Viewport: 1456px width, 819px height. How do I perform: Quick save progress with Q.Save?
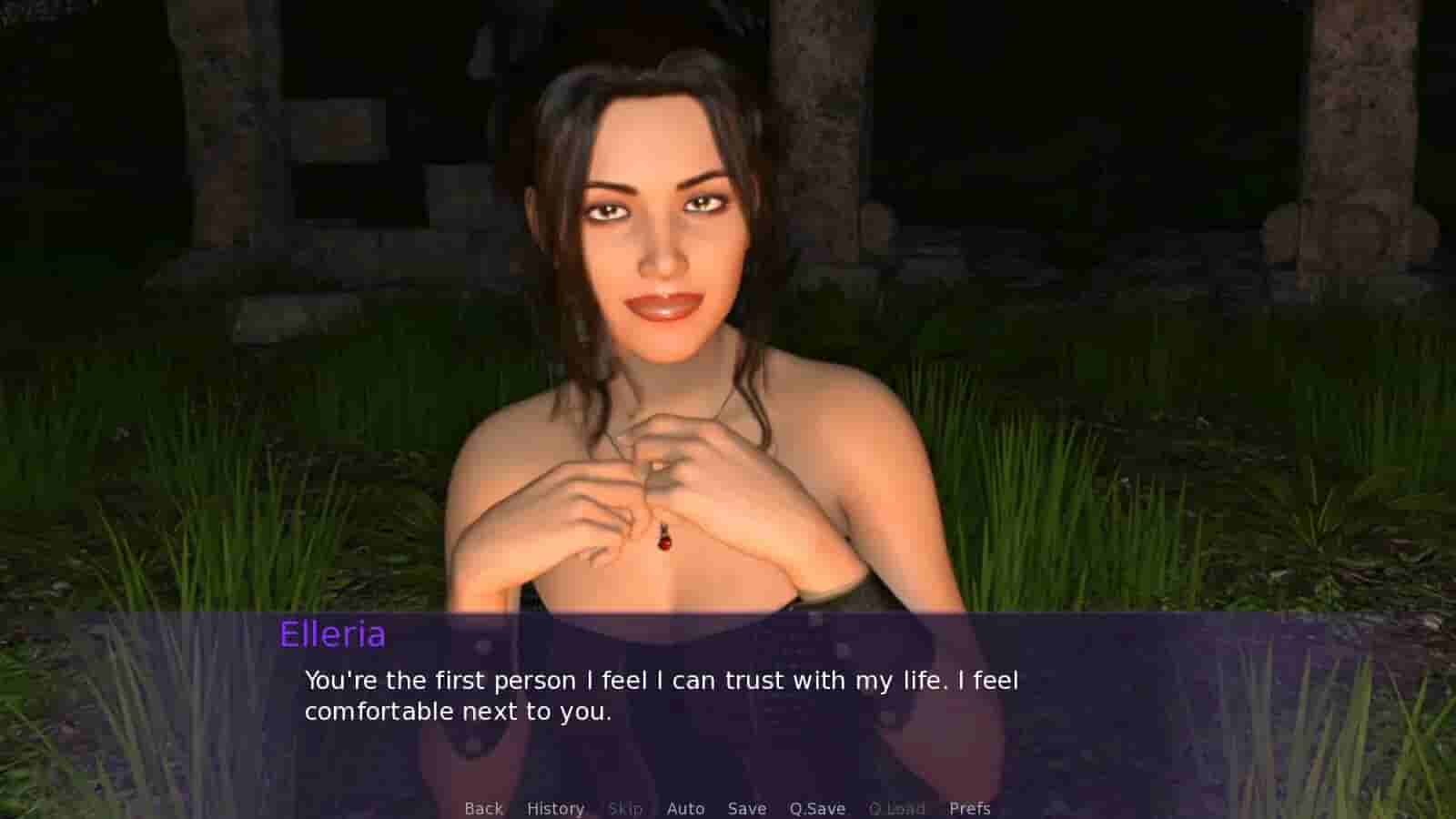pos(815,808)
